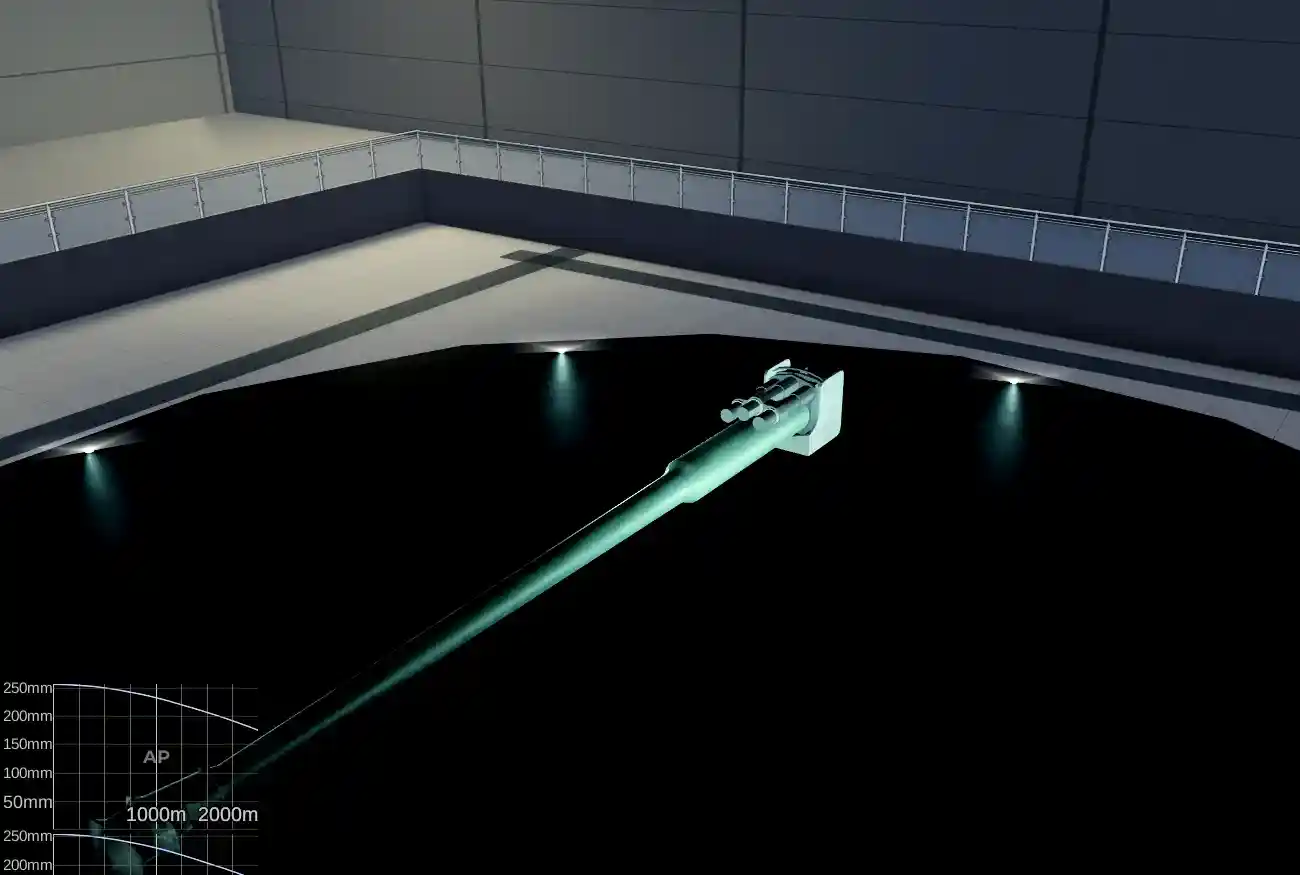Click the 2000m distance marker on the chart
Viewport: 1300px width, 875px height.
[x=228, y=815]
